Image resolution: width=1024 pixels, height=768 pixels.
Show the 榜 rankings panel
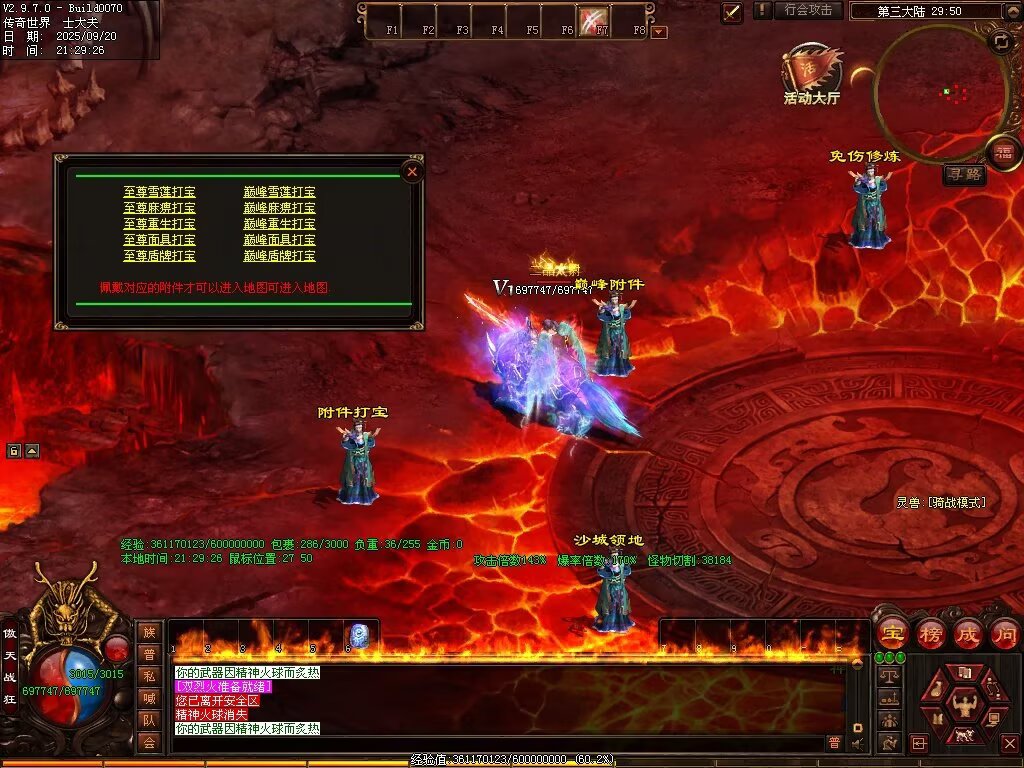(x=930, y=633)
